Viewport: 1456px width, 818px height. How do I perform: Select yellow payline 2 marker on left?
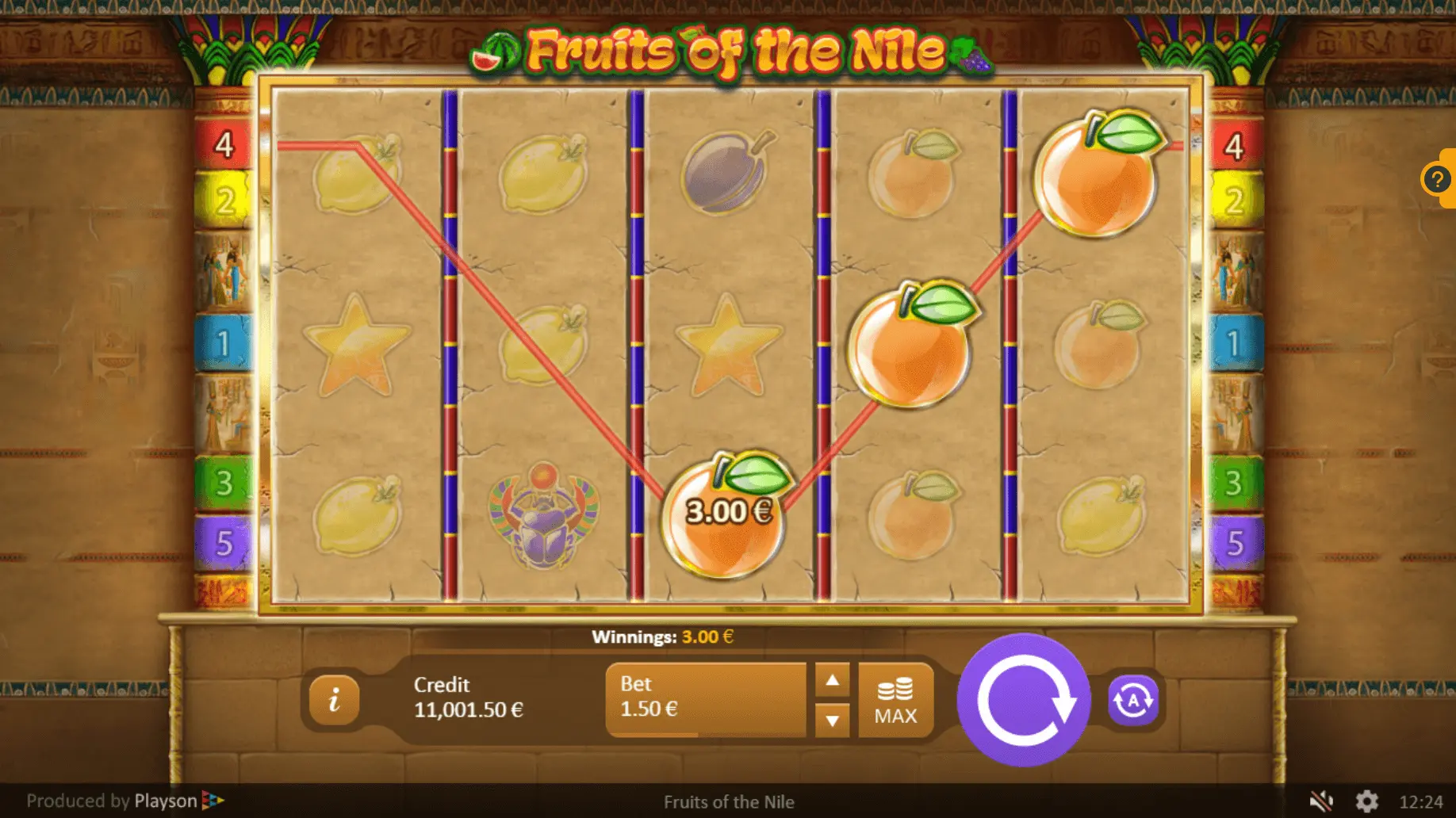click(x=224, y=201)
